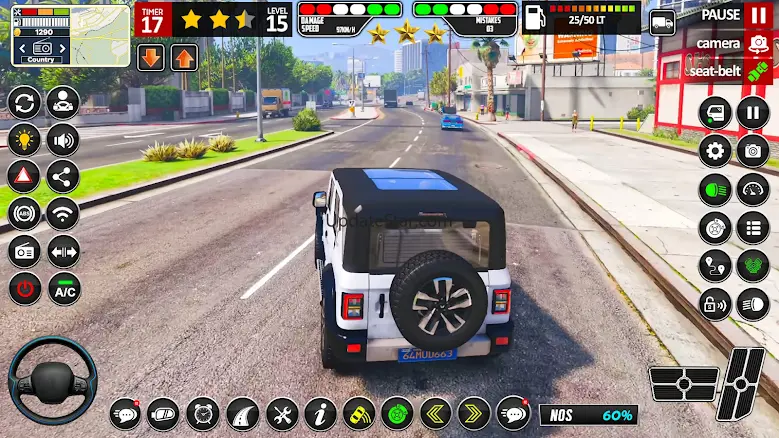Take a photo with the round camera icon
Viewport: 779px width, 438px height.
[x=752, y=151]
